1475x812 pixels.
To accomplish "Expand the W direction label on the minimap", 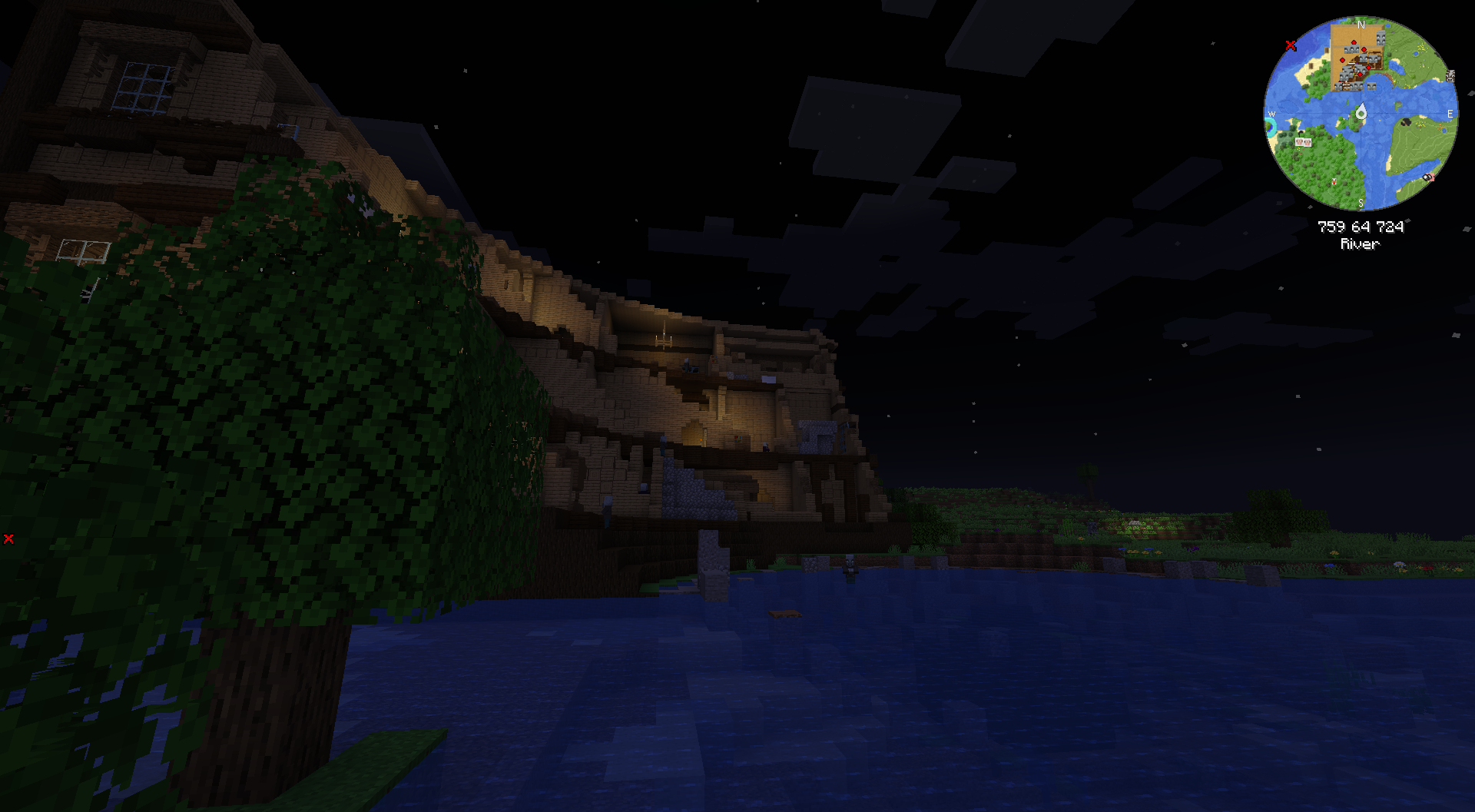I will pos(1271,115).
